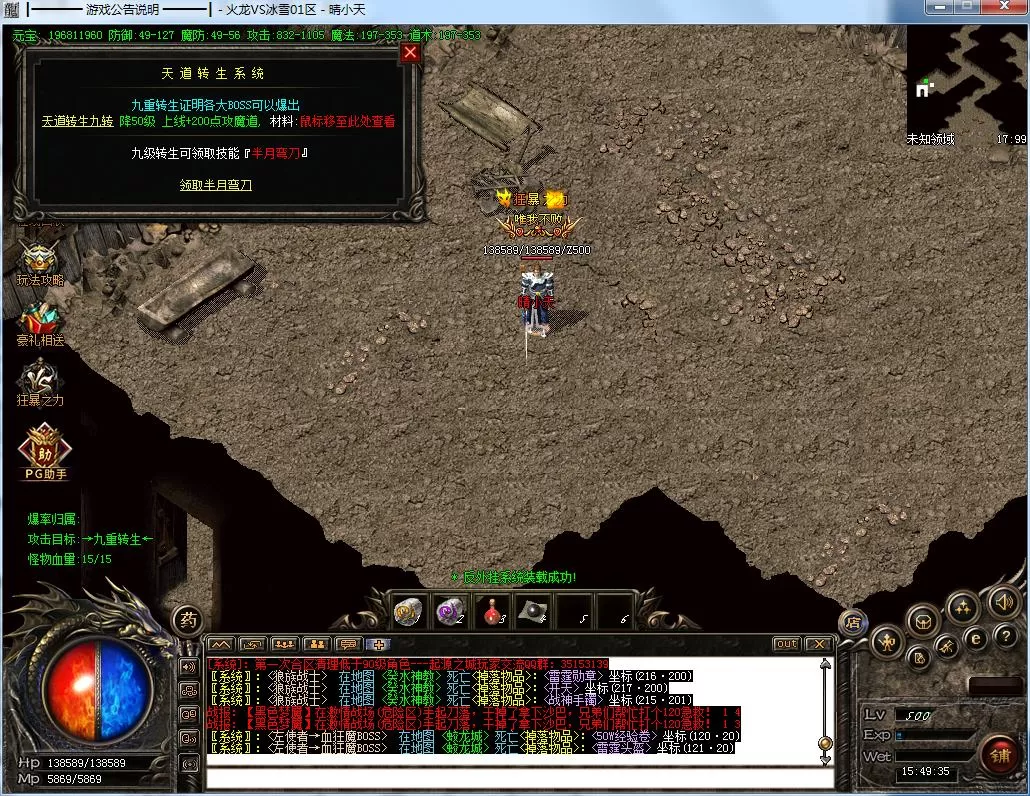Open the red 铺 stall button
This screenshot has height=796, width=1030.
click(x=999, y=753)
